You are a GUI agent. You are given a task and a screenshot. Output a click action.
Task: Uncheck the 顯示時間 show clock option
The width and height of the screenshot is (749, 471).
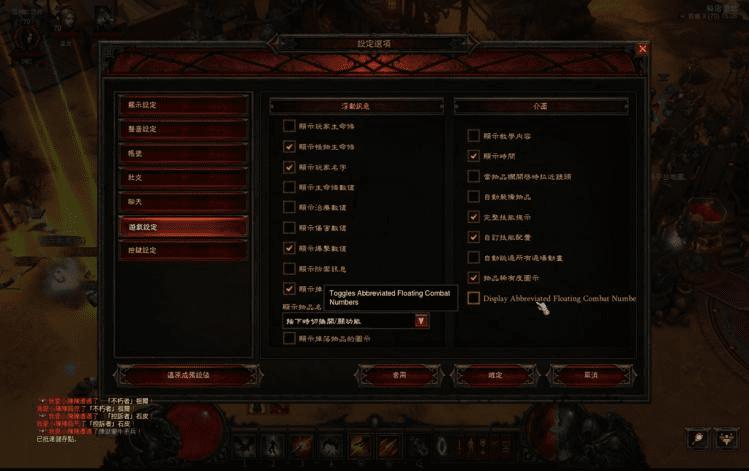[x=474, y=156]
